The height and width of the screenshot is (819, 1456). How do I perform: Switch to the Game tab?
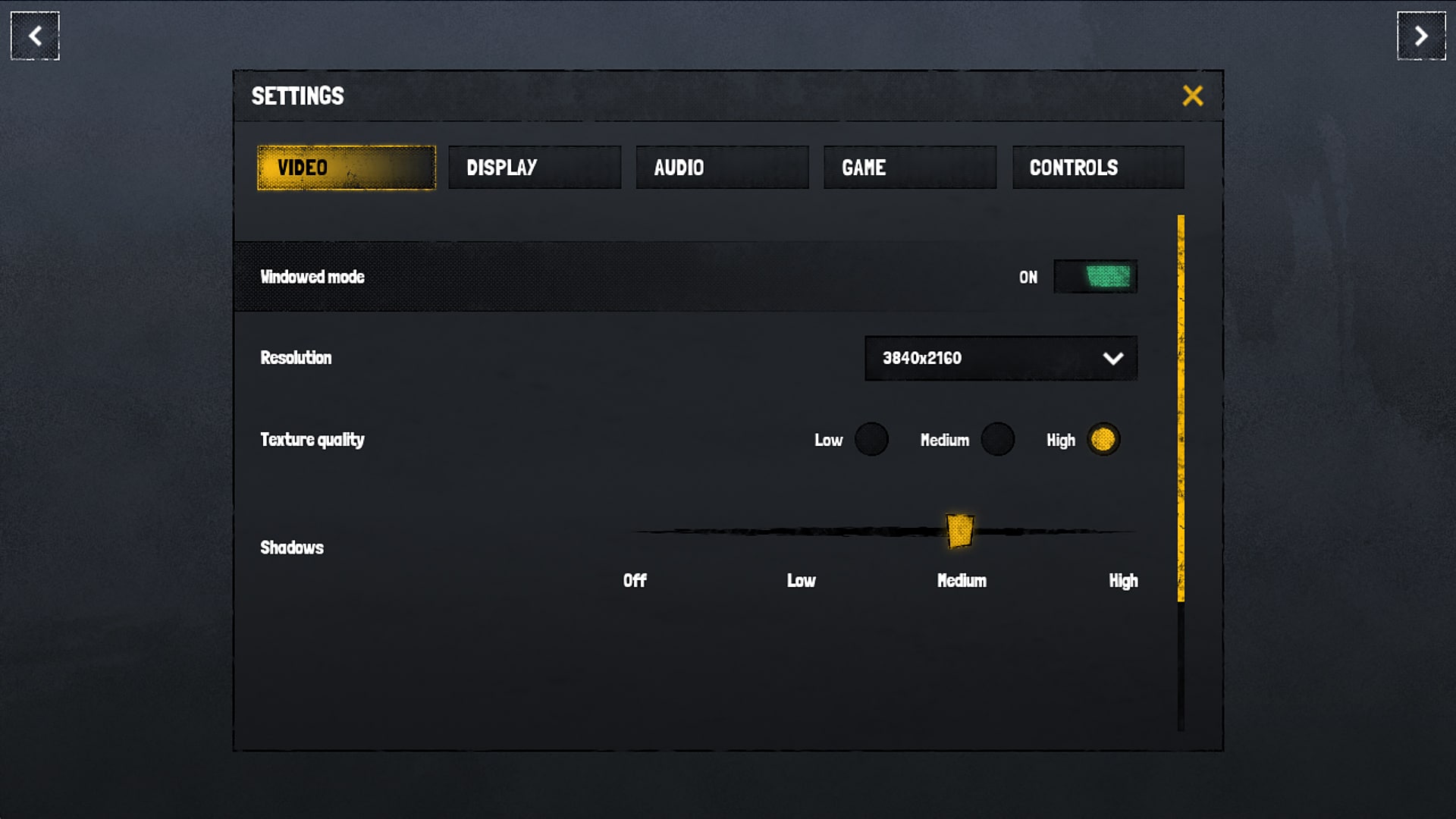point(909,167)
